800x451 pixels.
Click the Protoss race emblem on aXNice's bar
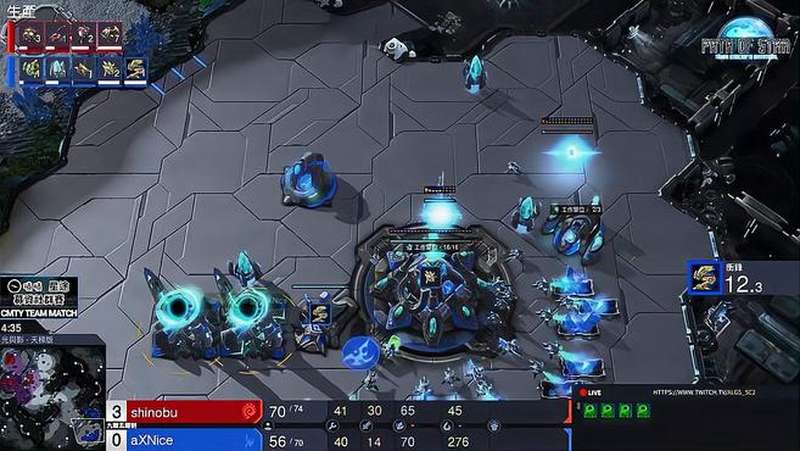(x=247, y=439)
